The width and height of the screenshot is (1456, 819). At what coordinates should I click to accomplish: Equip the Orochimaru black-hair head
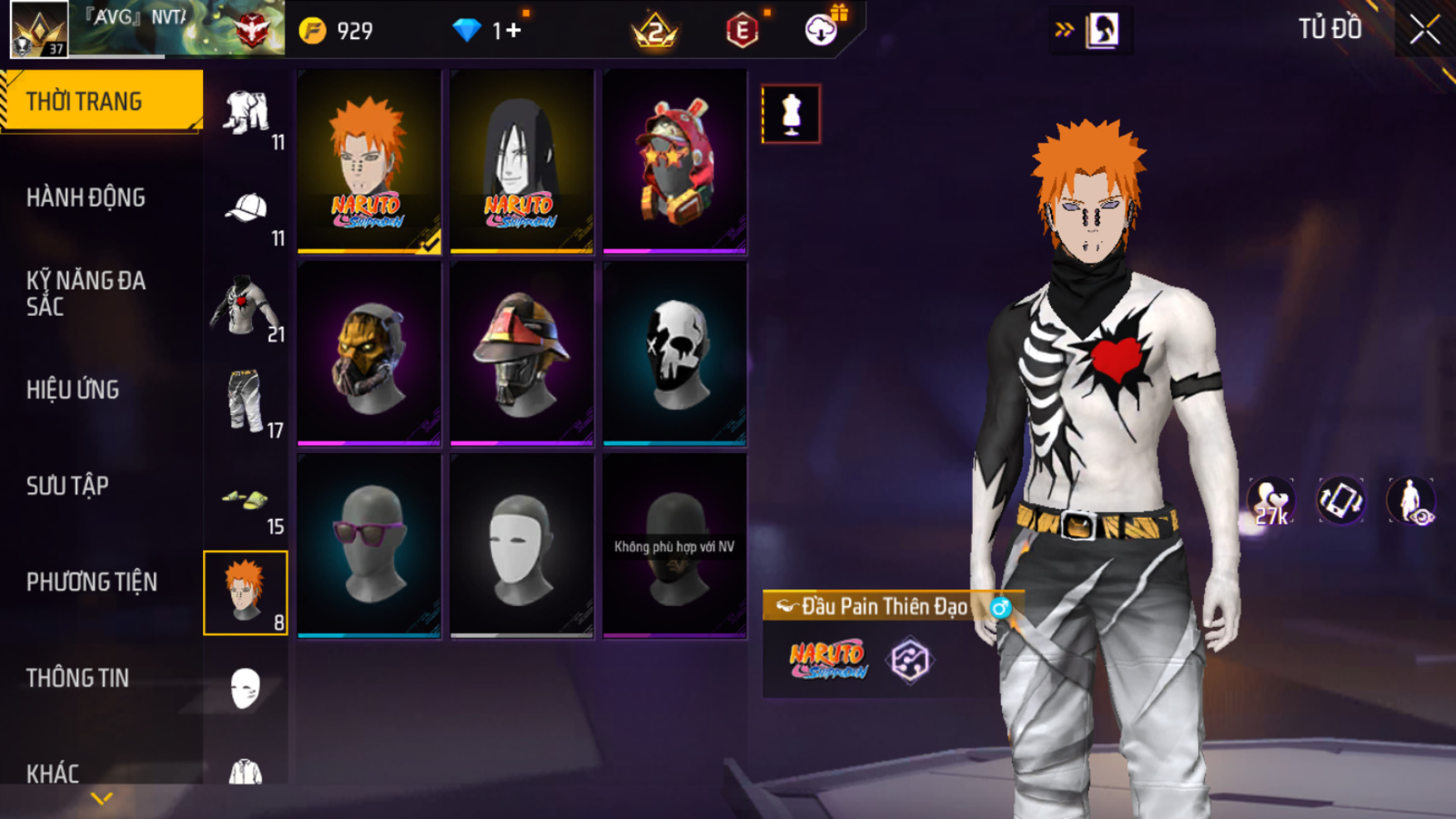tap(521, 161)
